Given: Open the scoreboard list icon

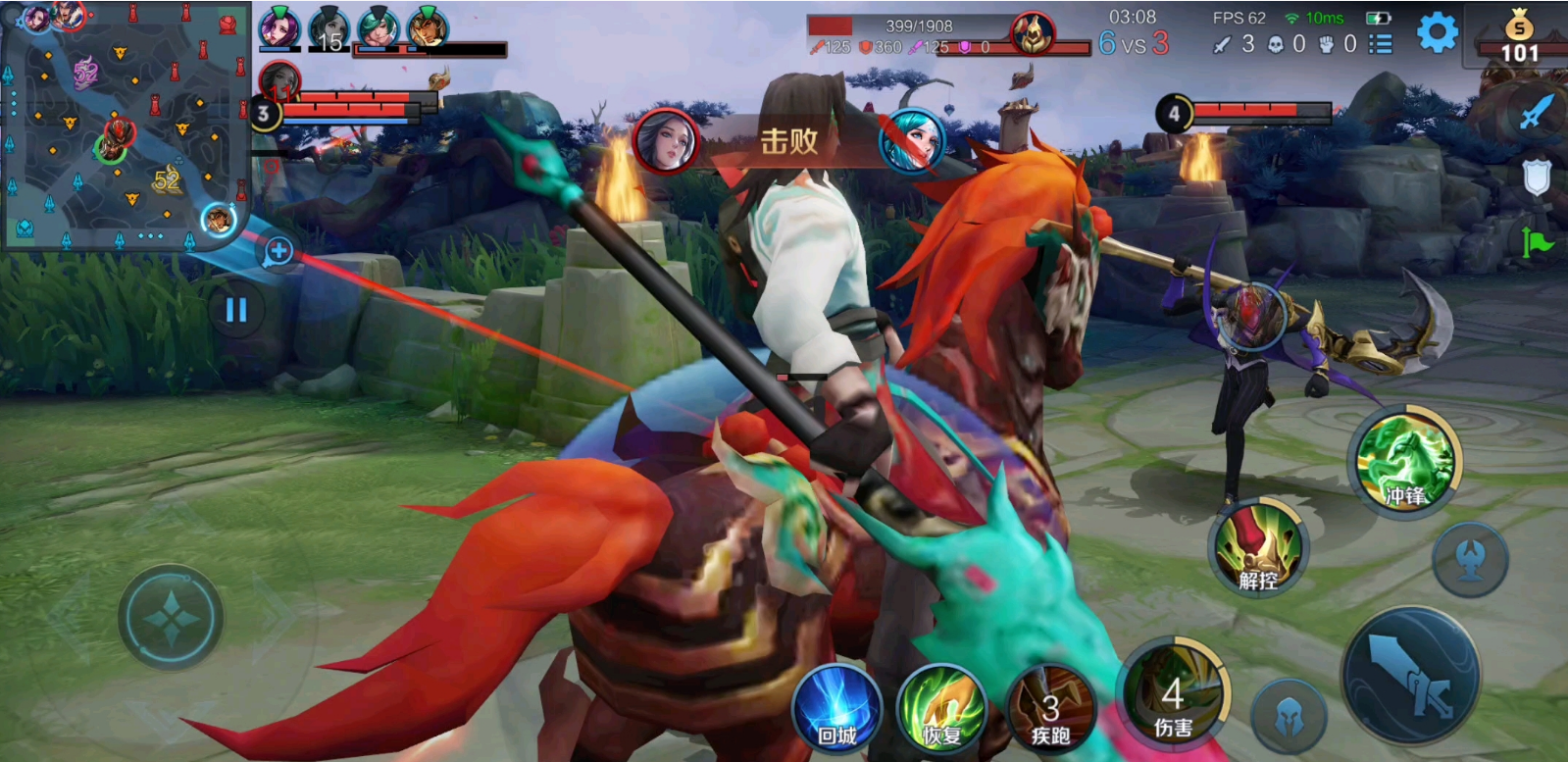Looking at the screenshot, I should point(1381,44).
